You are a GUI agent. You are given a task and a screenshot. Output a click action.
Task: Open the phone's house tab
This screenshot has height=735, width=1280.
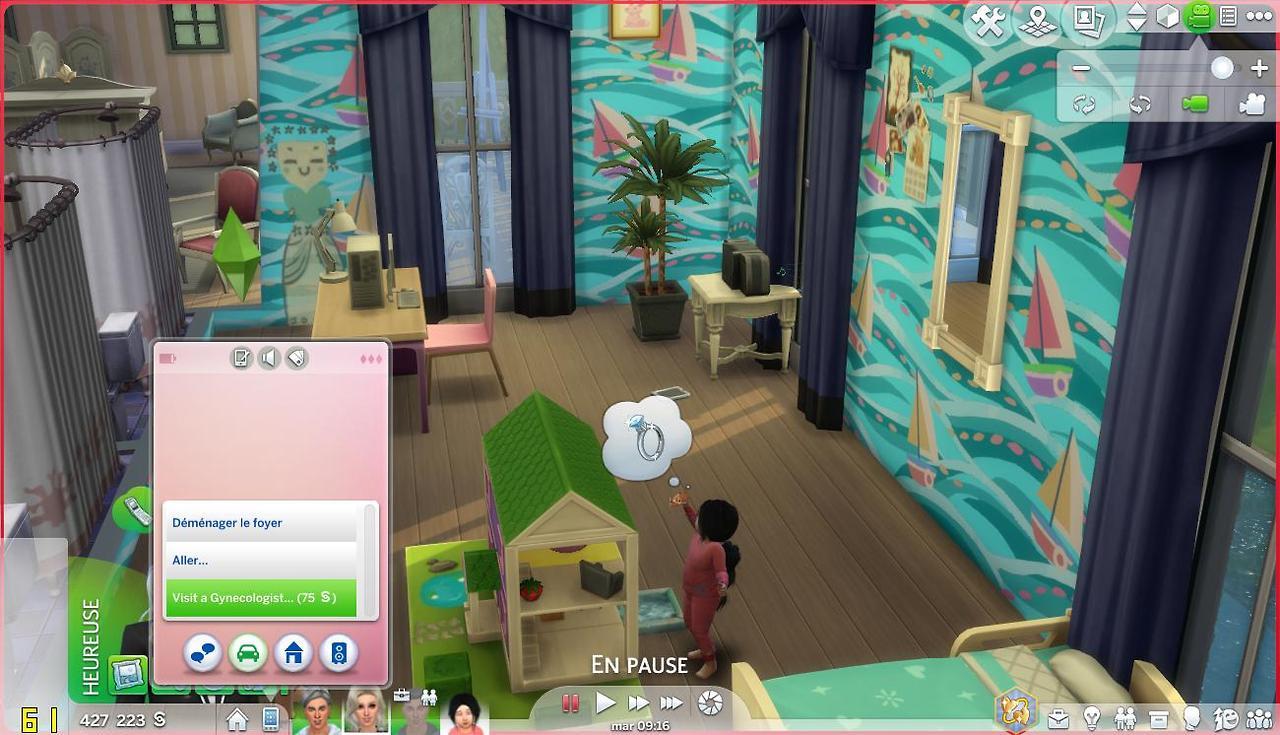click(293, 654)
